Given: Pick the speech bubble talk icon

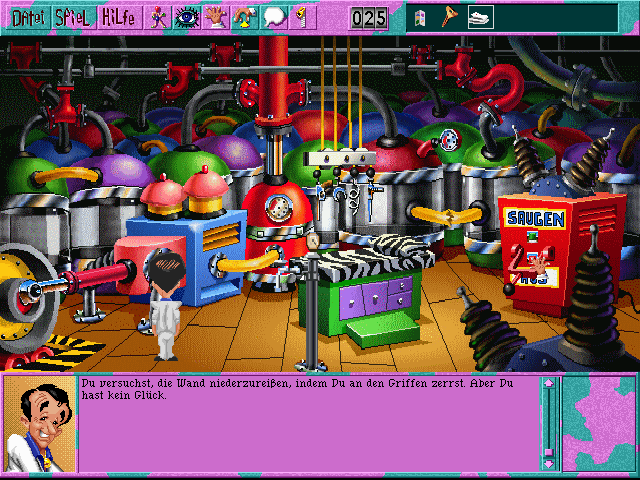Looking at the screenshot, I should [x=273, y=17].
